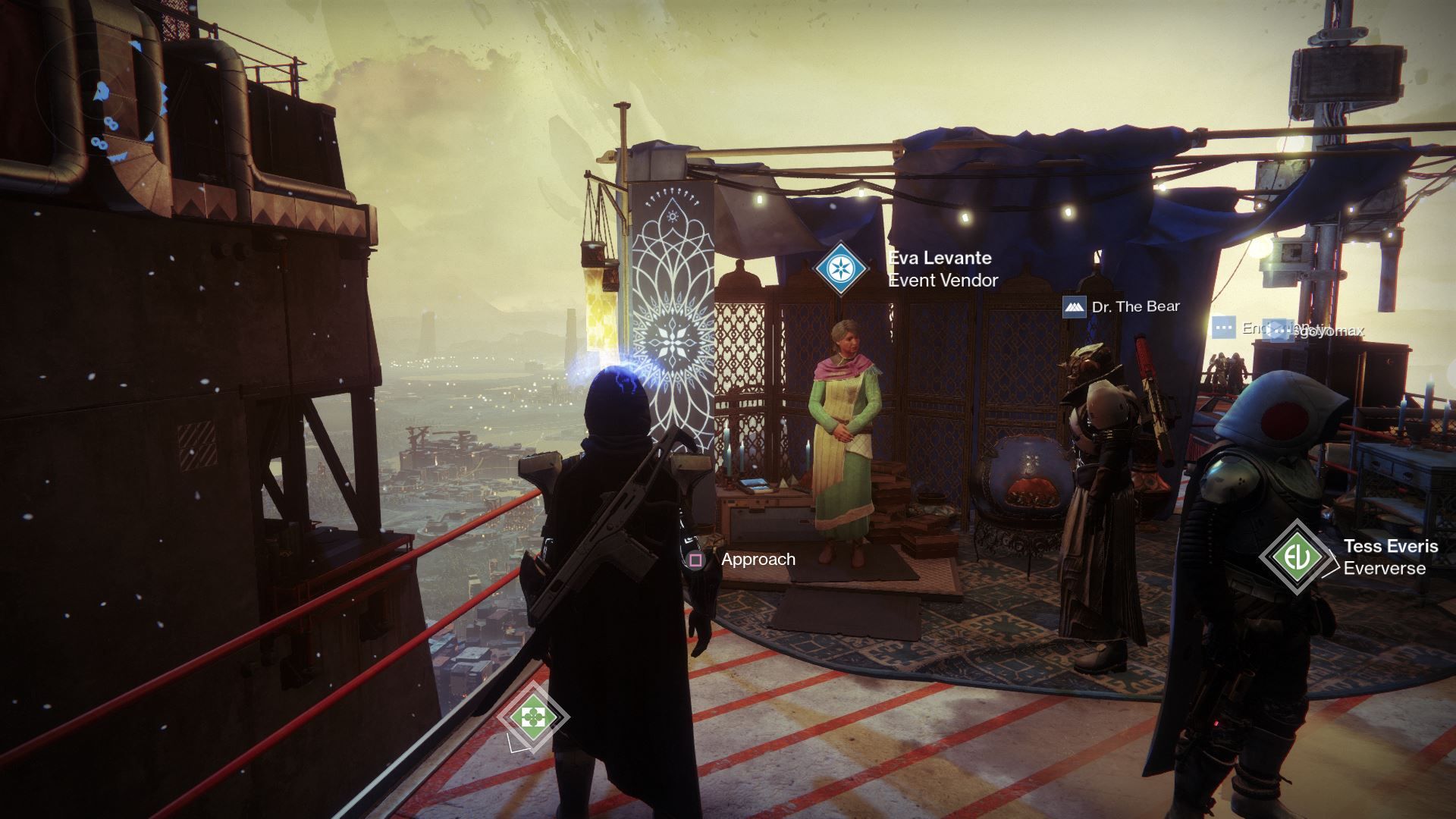
Task: Expand the Event Vendor label under Eva Levante
Action: pos(943,281)
